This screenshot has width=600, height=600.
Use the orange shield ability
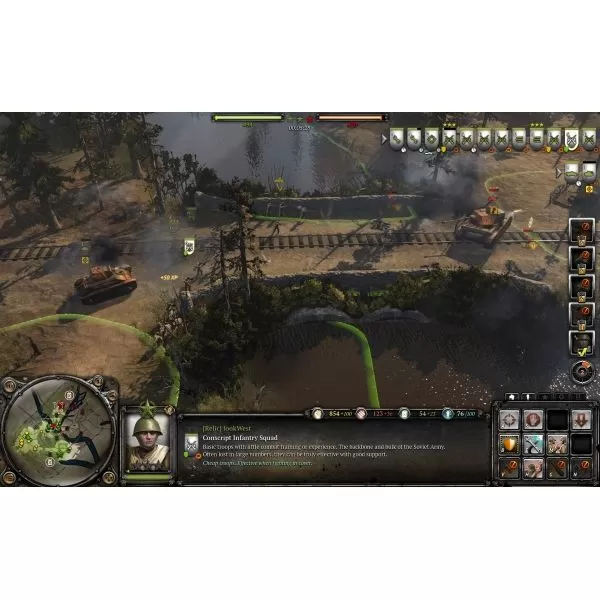point(510,445)
